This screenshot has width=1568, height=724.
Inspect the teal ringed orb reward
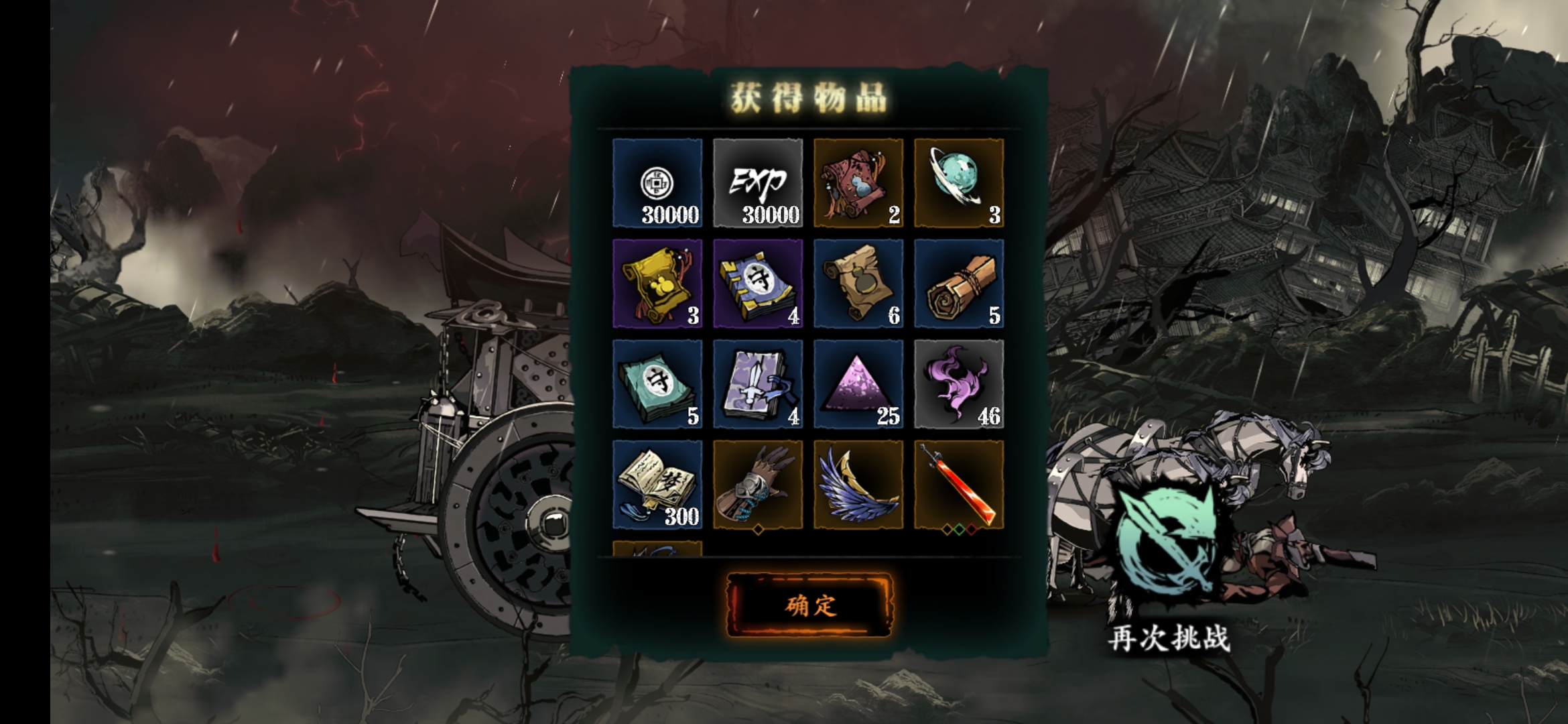(959, 183)
